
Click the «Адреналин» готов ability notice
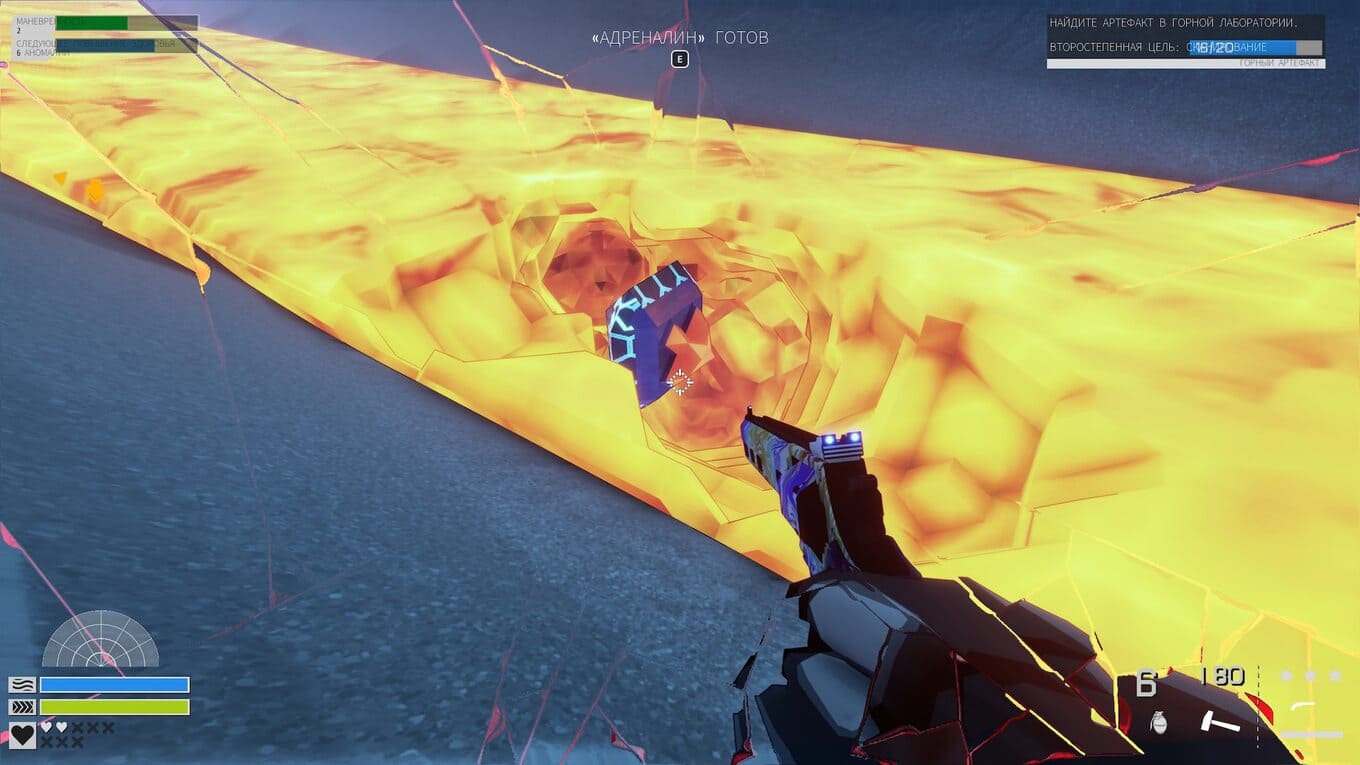[680, 38]
